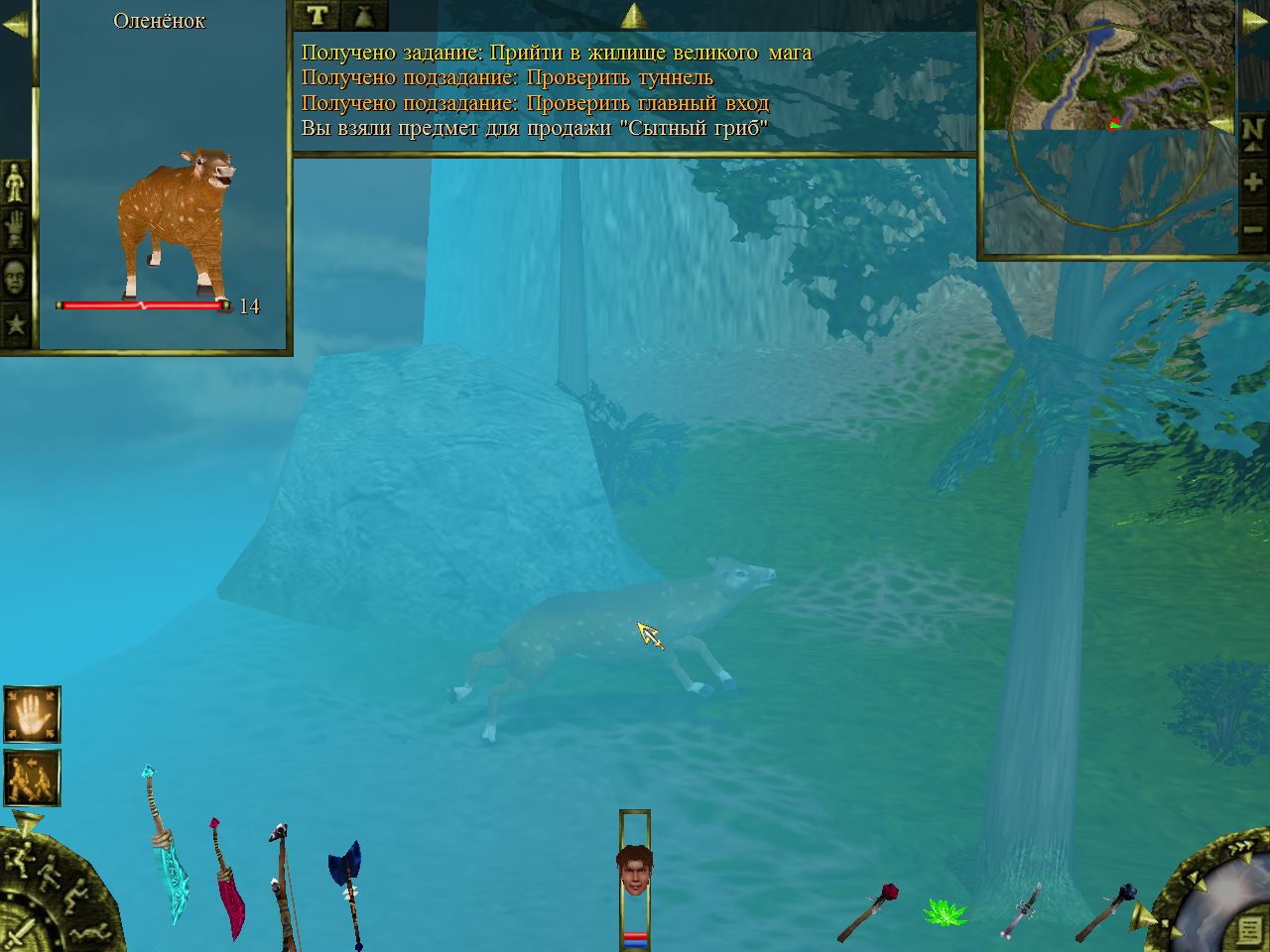Use the red-tipped wand
Screen dimensions: 1270x952
869,912
